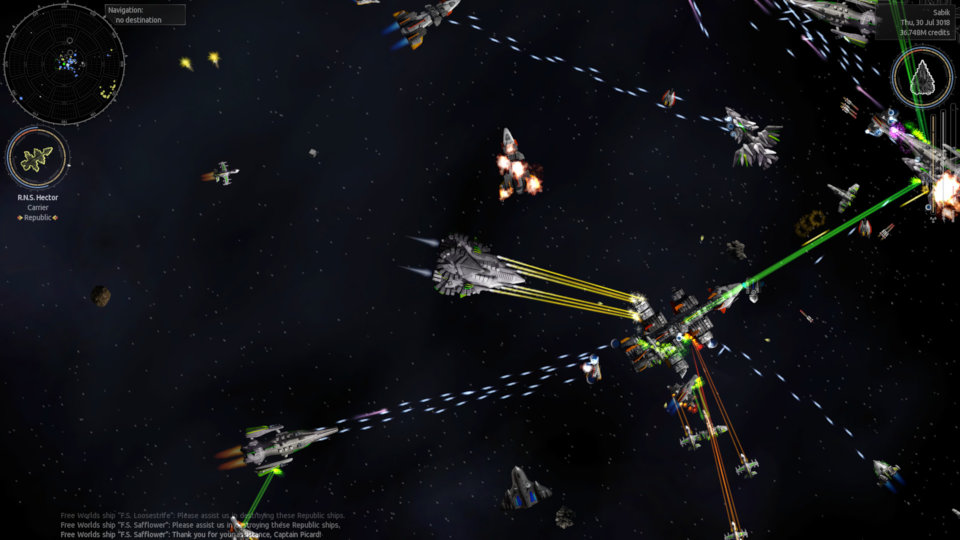960x540 pixels.
Task: Open the Navigation destination panel
Action: pyautogui.click(x=145, y=15)
